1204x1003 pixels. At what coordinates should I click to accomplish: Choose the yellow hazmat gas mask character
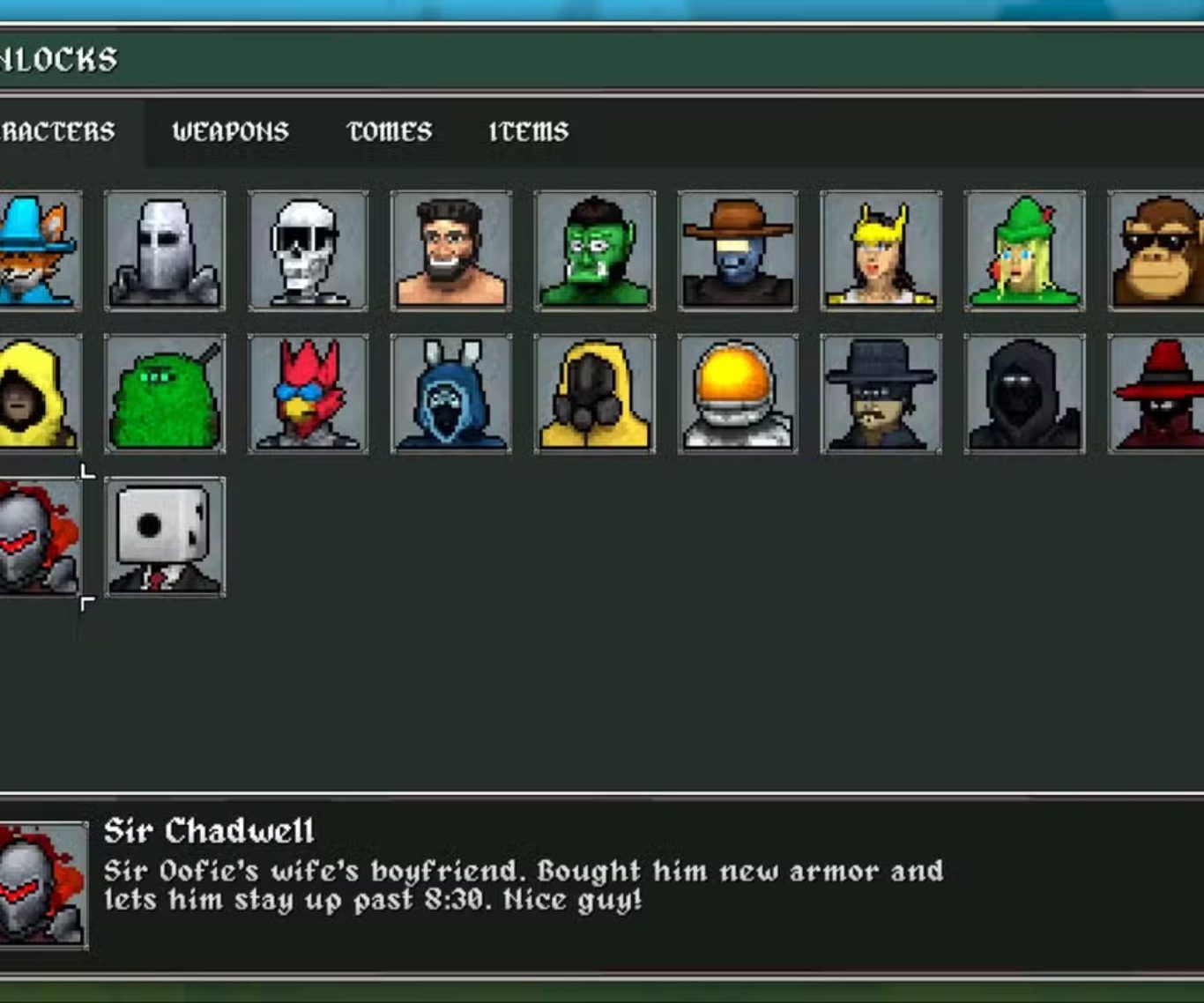(595, 394)
